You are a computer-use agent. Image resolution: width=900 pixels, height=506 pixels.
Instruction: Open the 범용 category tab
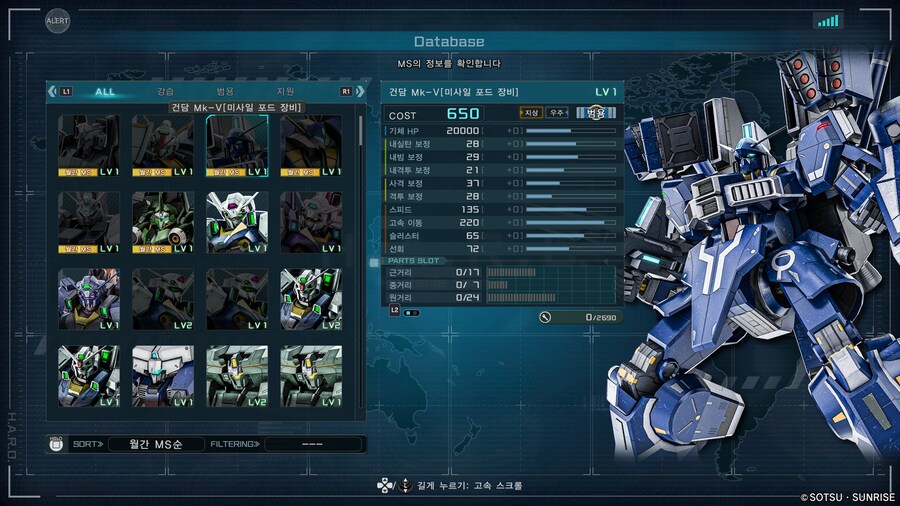click(225, 92)
